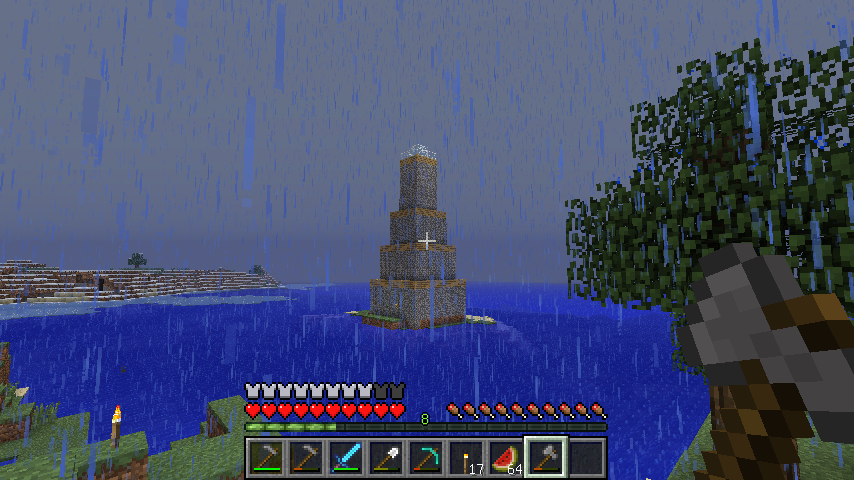Viewport: 854px width, 480px height.
Task: Select the stone pickaxe with green durability bar
Action: [x=266, y=458]
